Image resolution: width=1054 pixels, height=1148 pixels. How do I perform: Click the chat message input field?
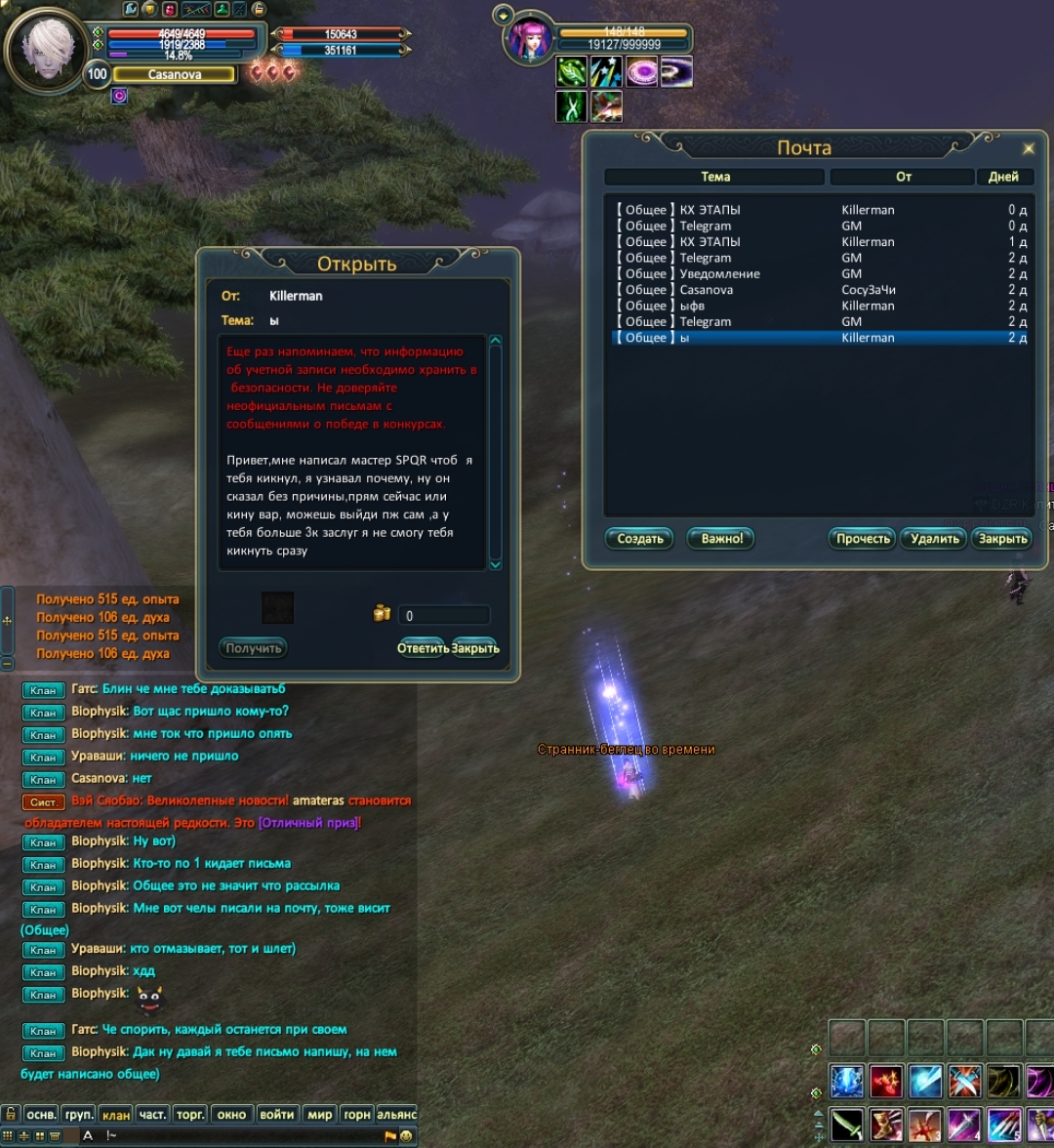(244, 1136)
